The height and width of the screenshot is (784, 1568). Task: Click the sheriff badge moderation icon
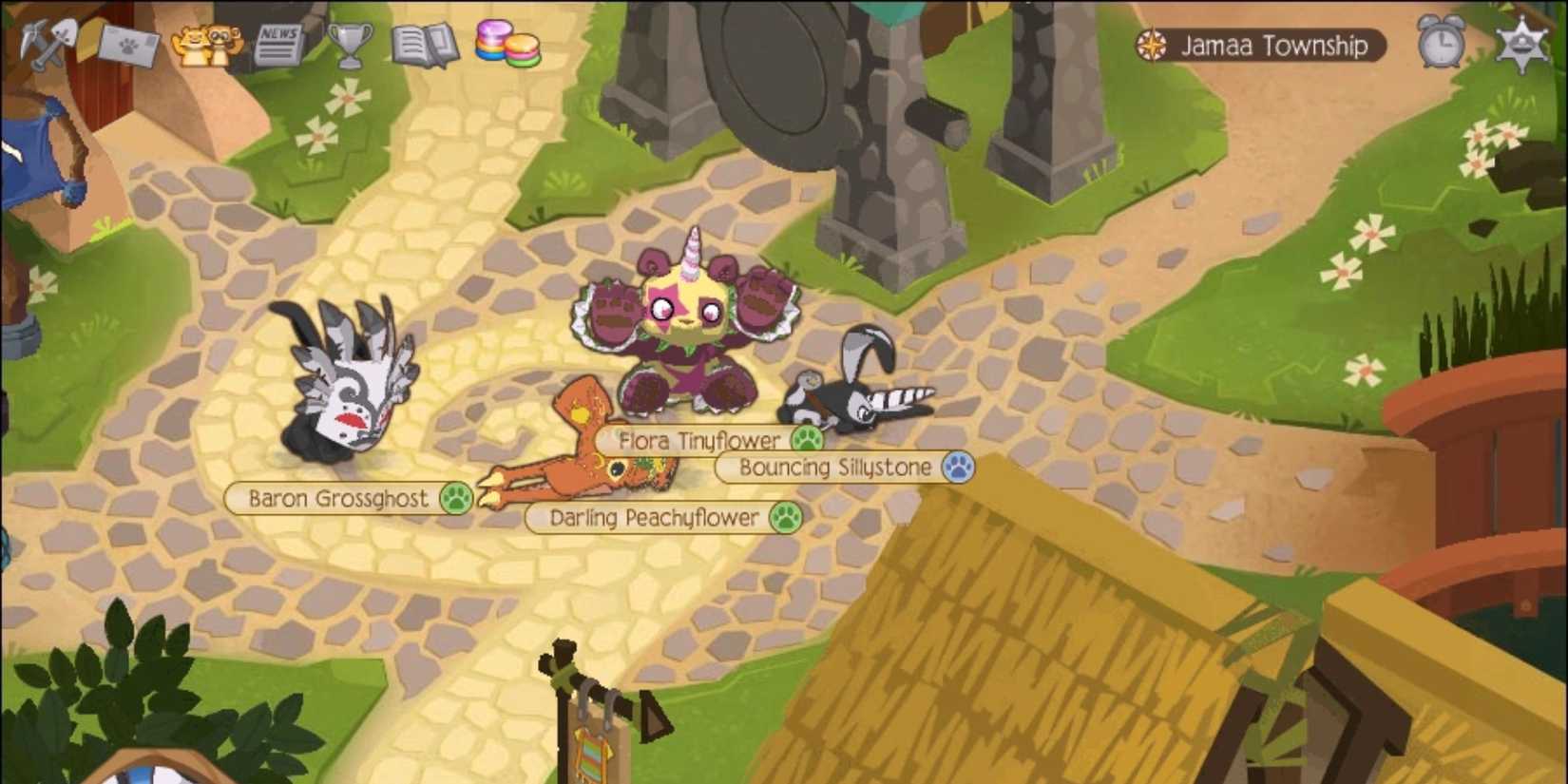tap(1523, 43)
